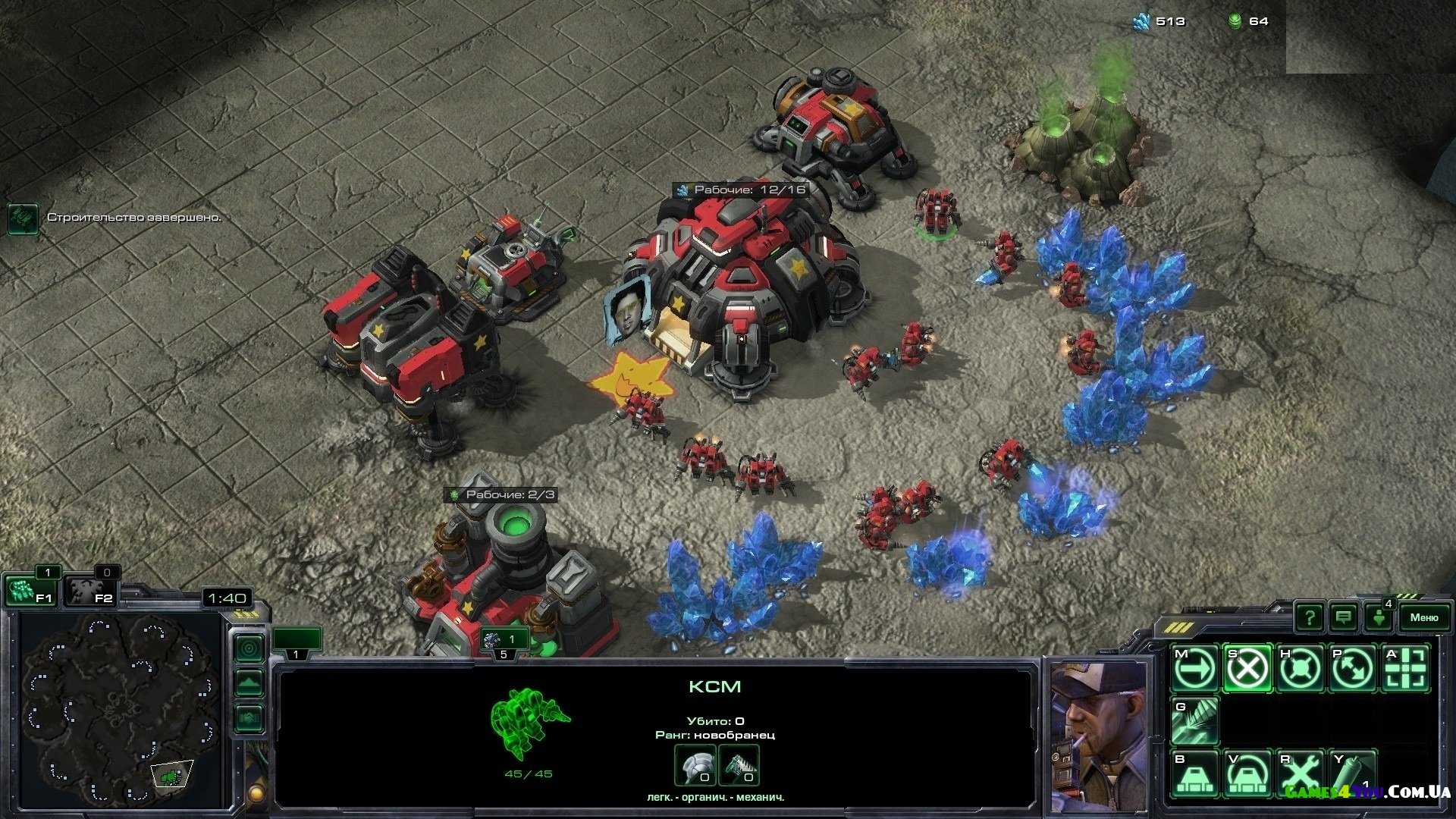Screen dimensions: 1456x819
Task: Open the social friends button
Action: coord(1379,617)
